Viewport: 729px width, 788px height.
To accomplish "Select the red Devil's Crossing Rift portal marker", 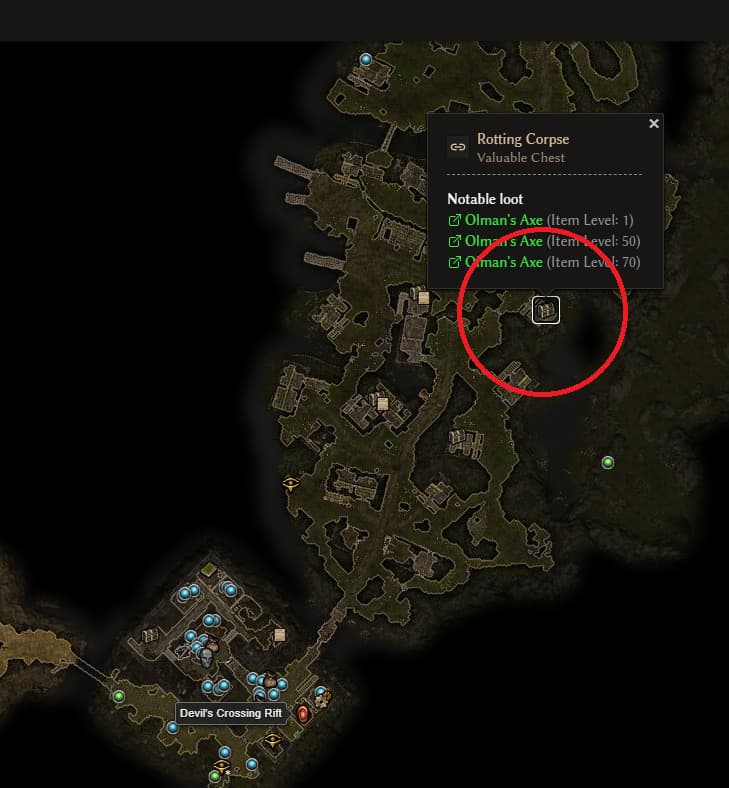I will point(303,713).
